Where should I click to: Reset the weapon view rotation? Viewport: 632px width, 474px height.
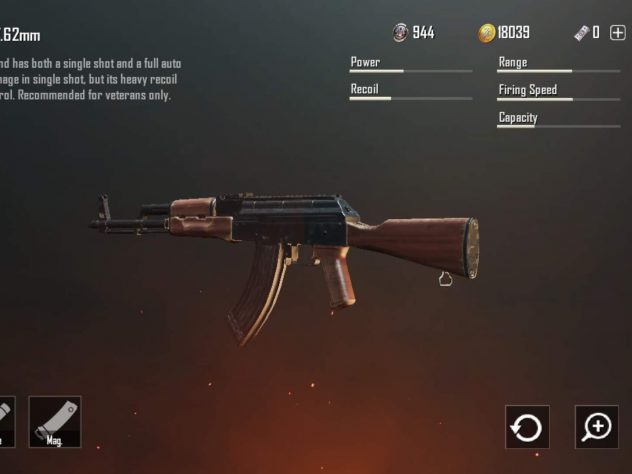pyautogui.click(x=526, y=427)
